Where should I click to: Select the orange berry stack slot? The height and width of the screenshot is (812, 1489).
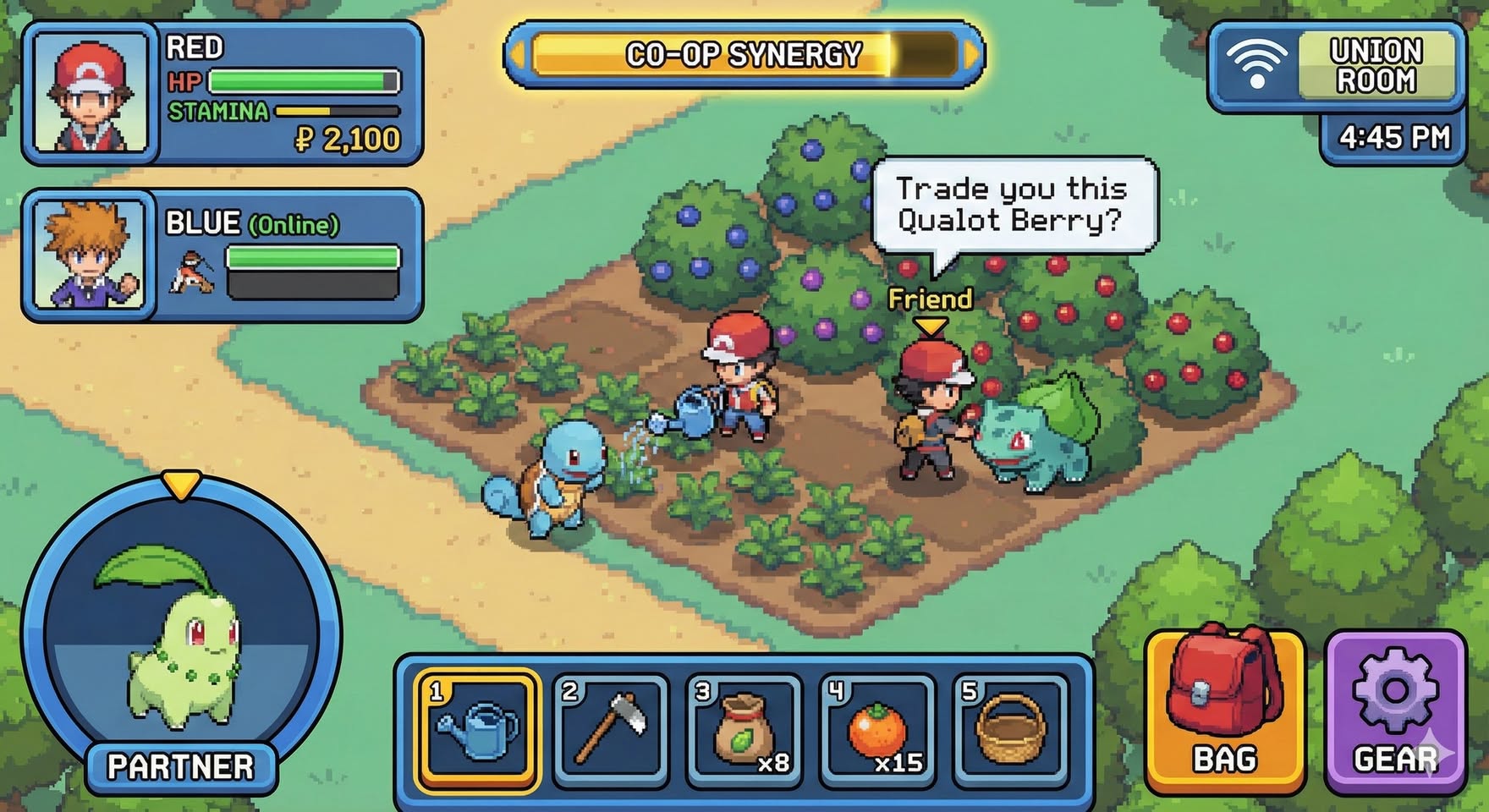[x=877, y=729]
